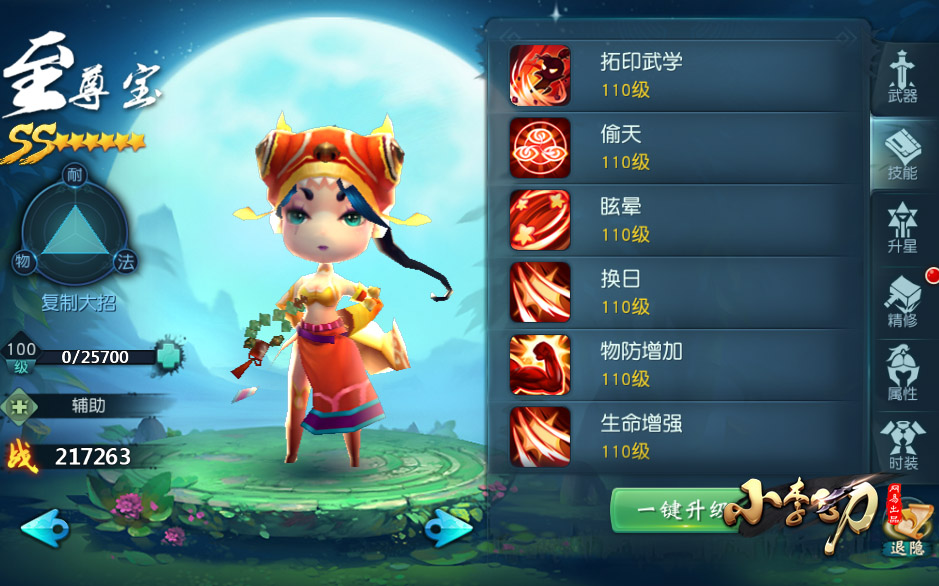This screenshot has height=586, width=939.
Task: Show the 属性 attributes tab
Action: pos(902,373)
